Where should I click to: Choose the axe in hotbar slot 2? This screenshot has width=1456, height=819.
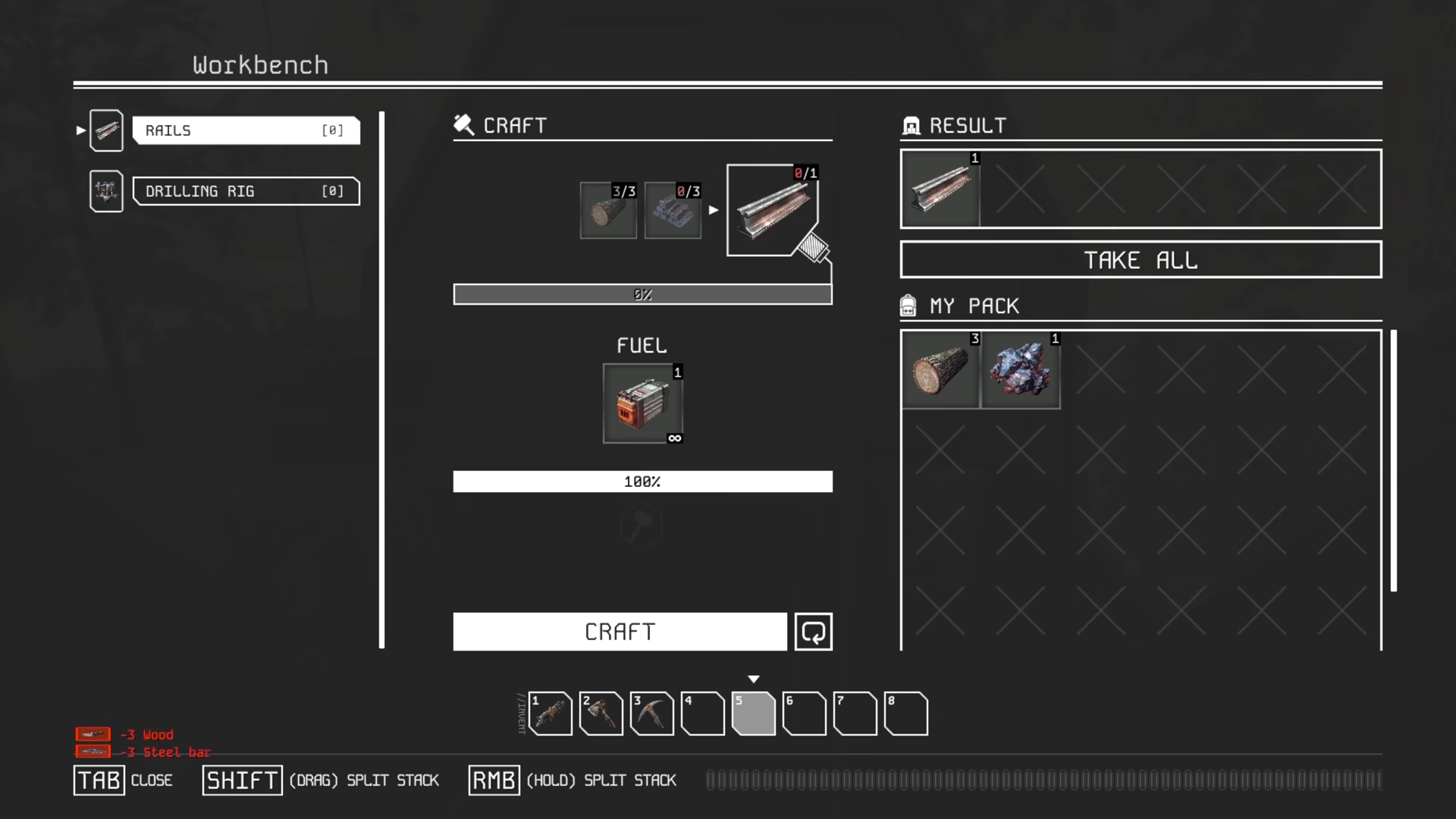pyautogui.click(x=601, y=714)
